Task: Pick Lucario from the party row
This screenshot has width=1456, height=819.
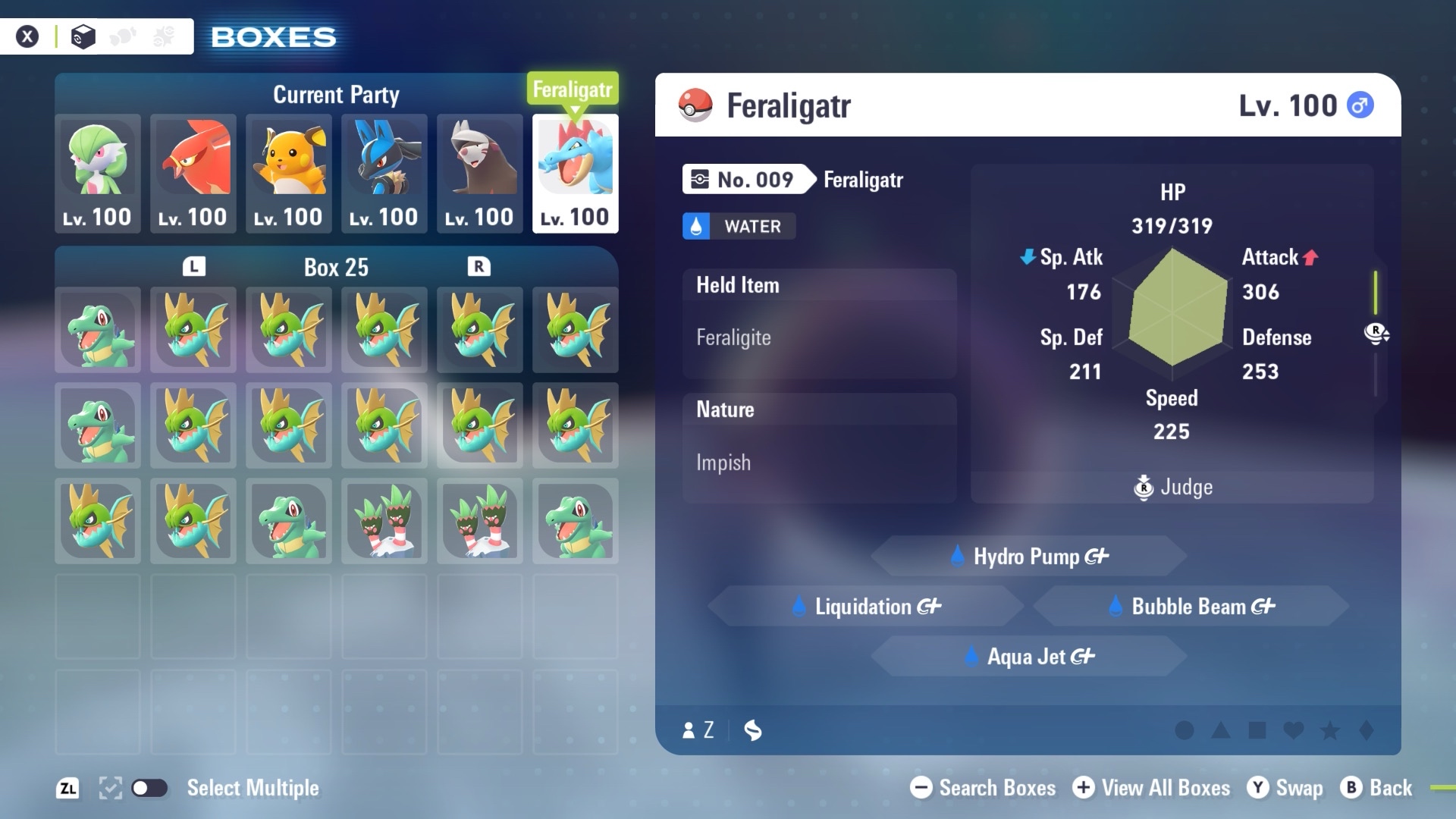Action: [384, 173]
